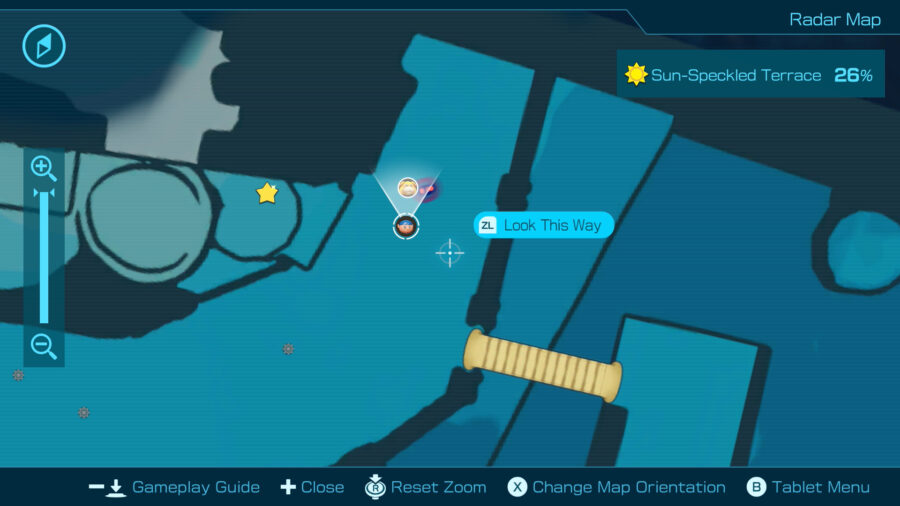Reset Zoom on the map
This screenshot has height=506, width=900.
[426, 487]
